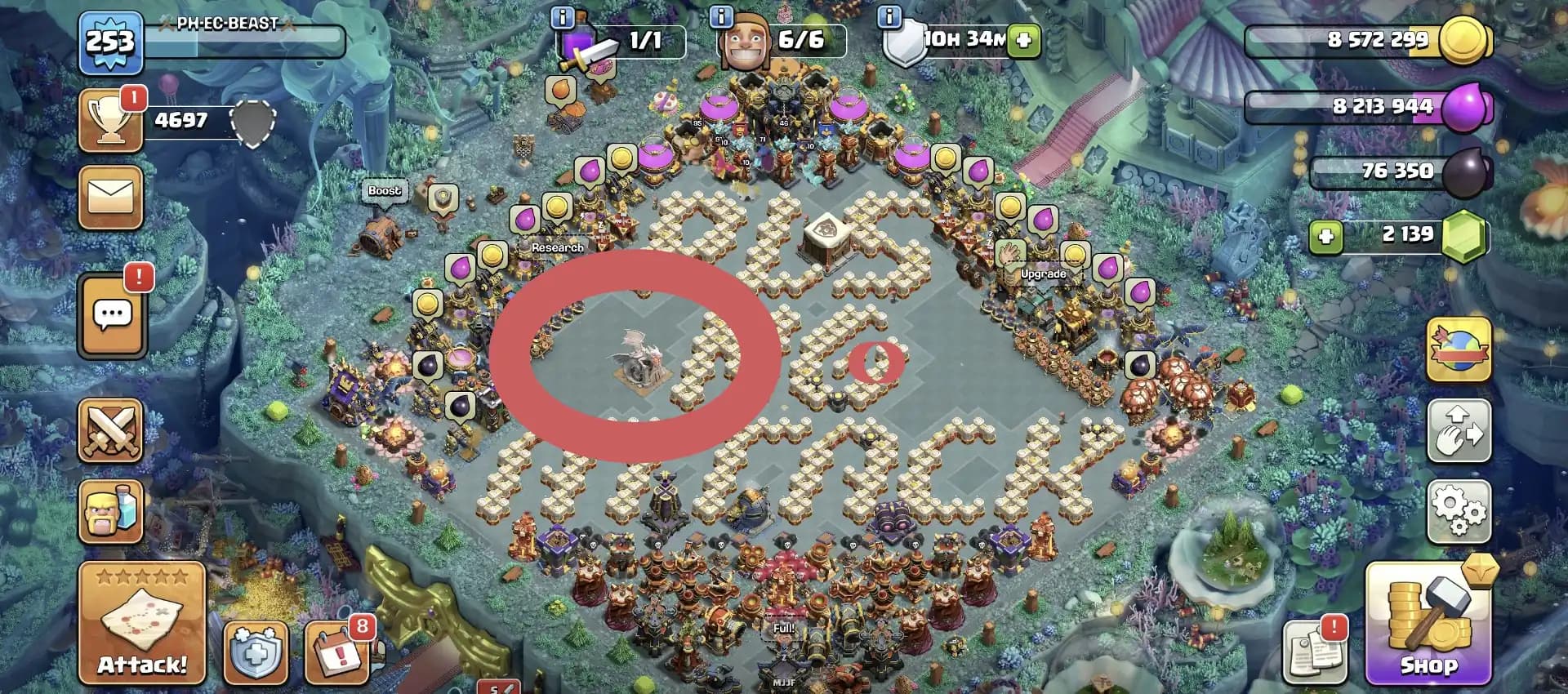The image size is (1568, 694).
Task: Tap the Boost label on the gold mine
Action: (x=384, y=189)
